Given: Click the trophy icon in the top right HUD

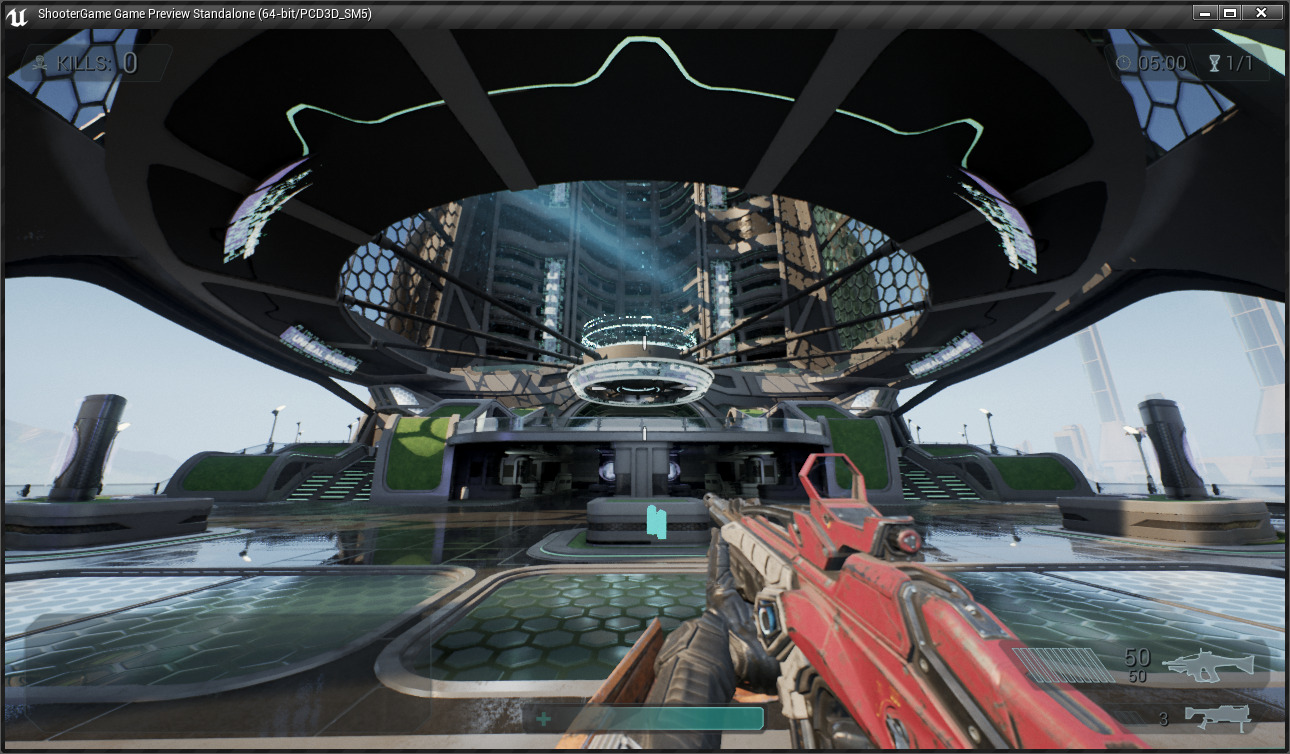Looking at the screenshot, I should coord(1212,62).
